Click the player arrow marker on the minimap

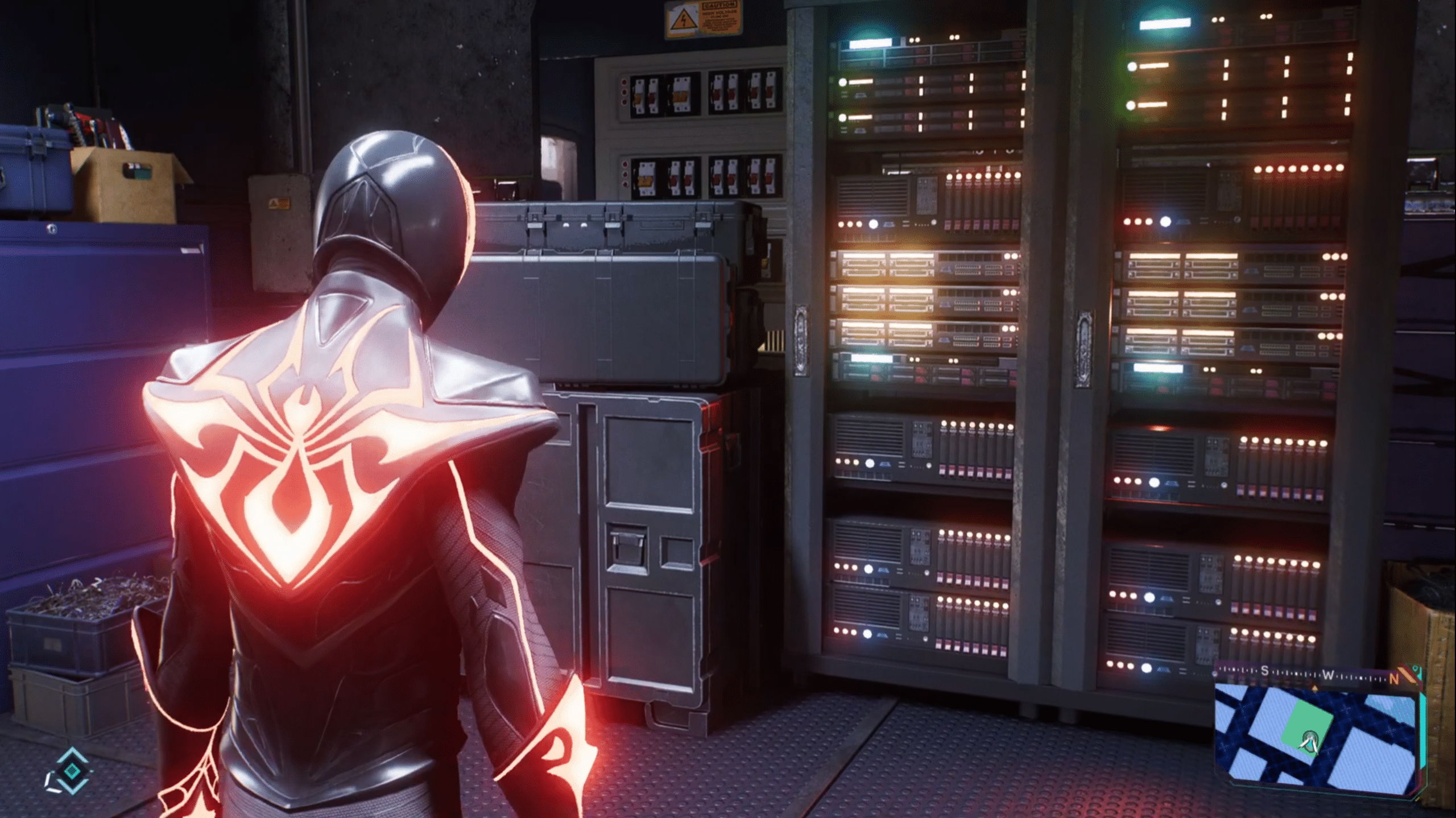point(1310,742)
